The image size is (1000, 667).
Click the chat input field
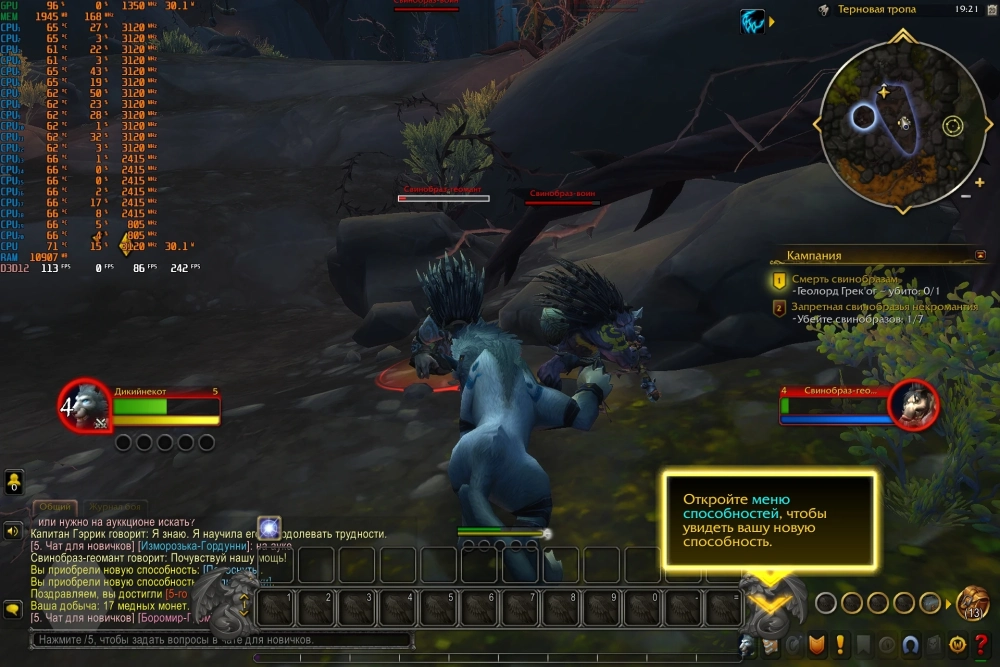(x=220, y=640)
